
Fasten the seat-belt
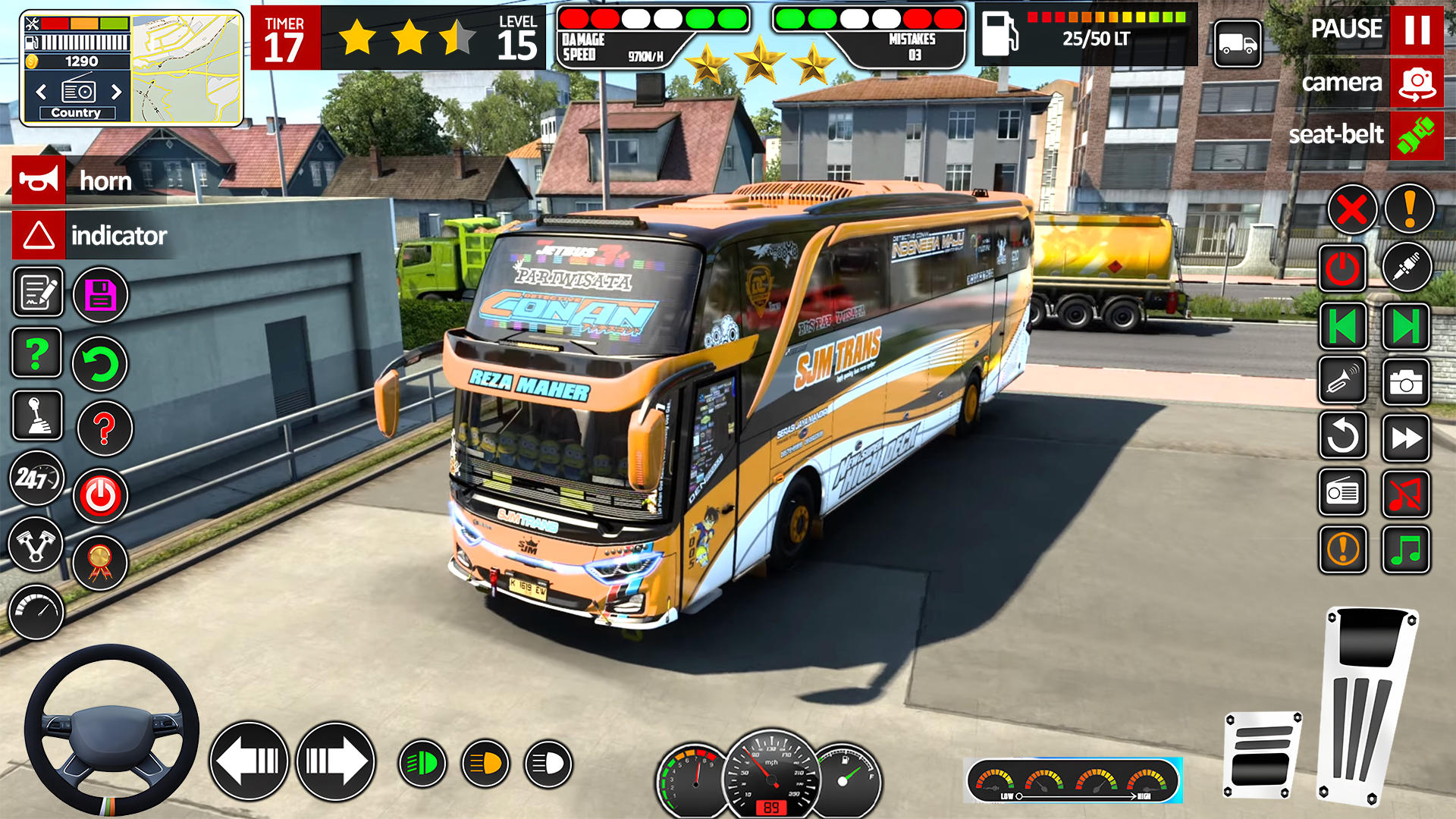1416,136
